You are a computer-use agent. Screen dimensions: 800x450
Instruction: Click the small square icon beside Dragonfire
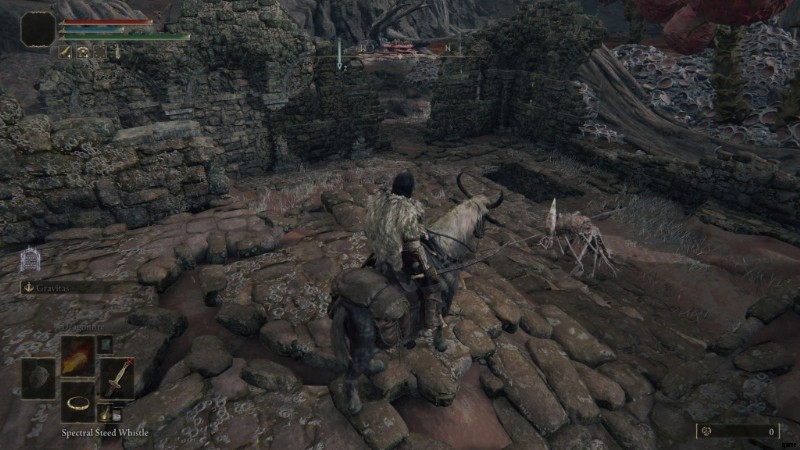point(103,345)
